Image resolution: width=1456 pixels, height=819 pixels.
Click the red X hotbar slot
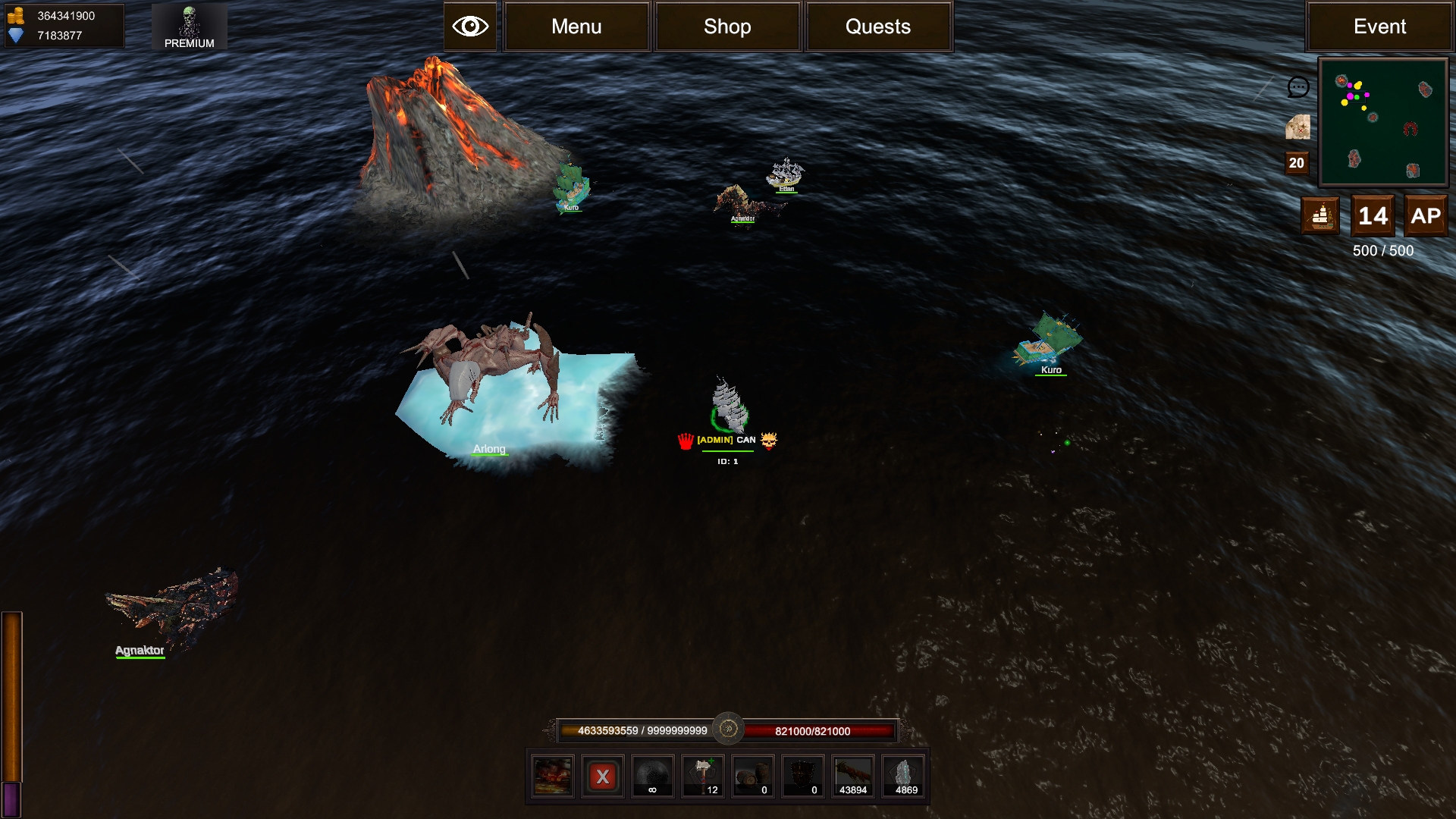(603, 777)
